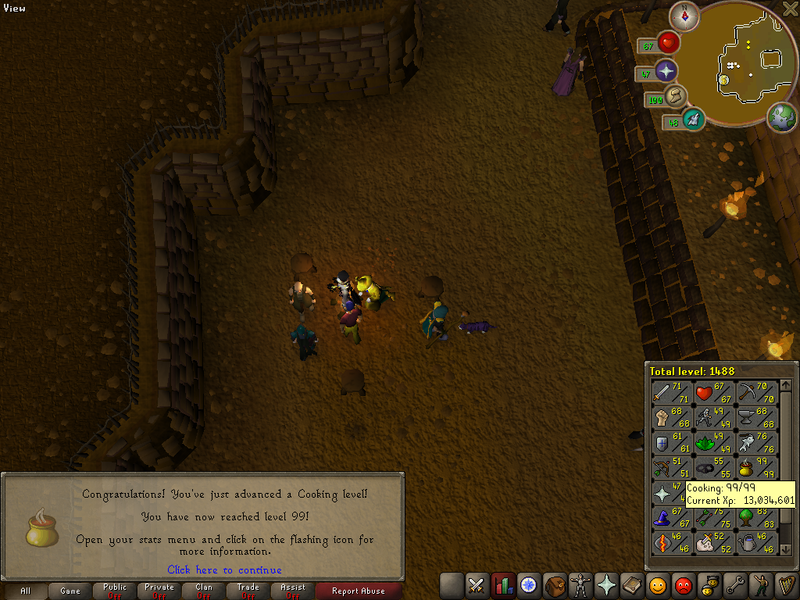The height and width of the screenshot is (600, 800).
Task: Click the summoning wolf orb
Action: 693,120
